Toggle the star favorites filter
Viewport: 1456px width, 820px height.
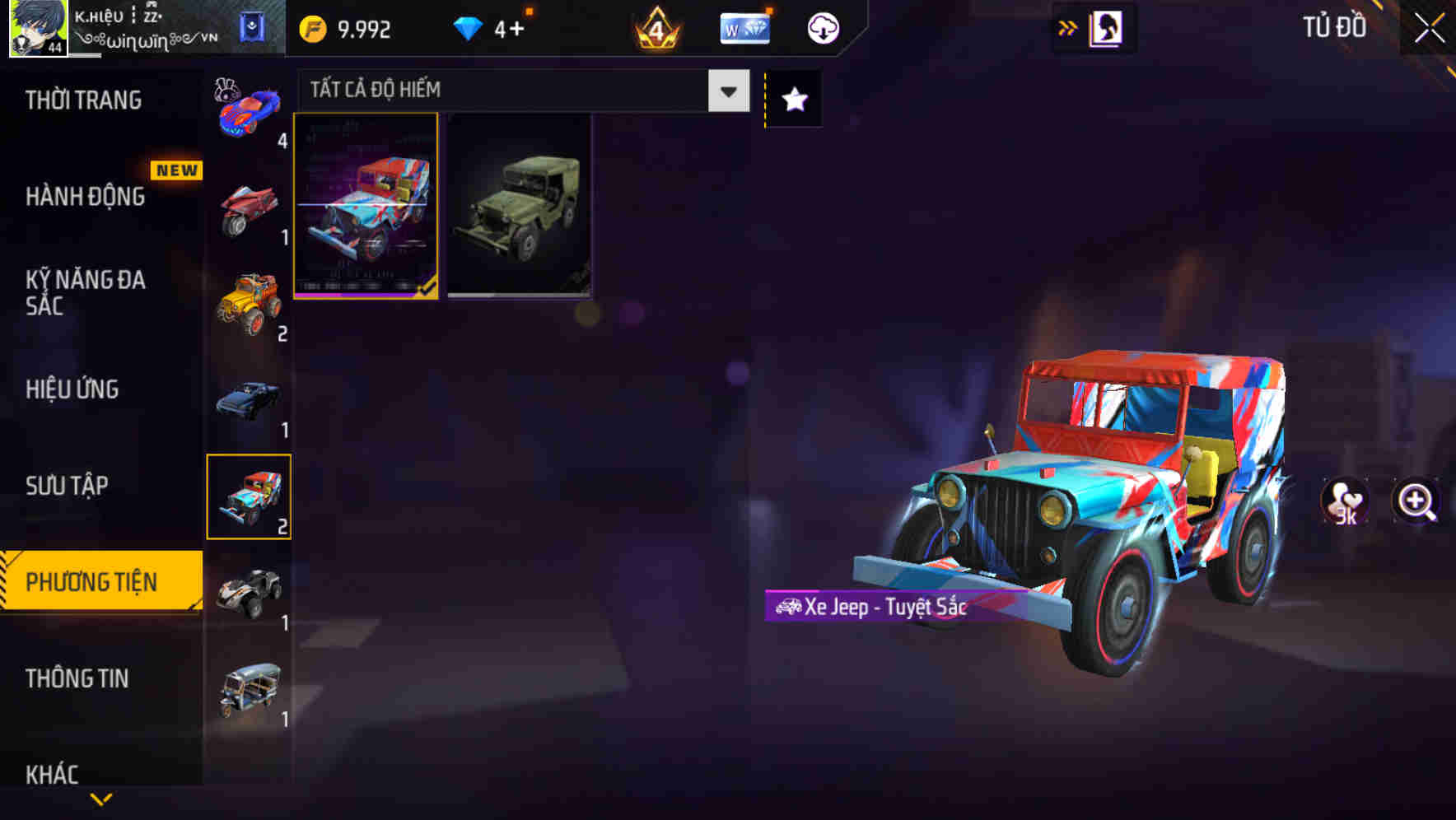(x=793, y=99)
